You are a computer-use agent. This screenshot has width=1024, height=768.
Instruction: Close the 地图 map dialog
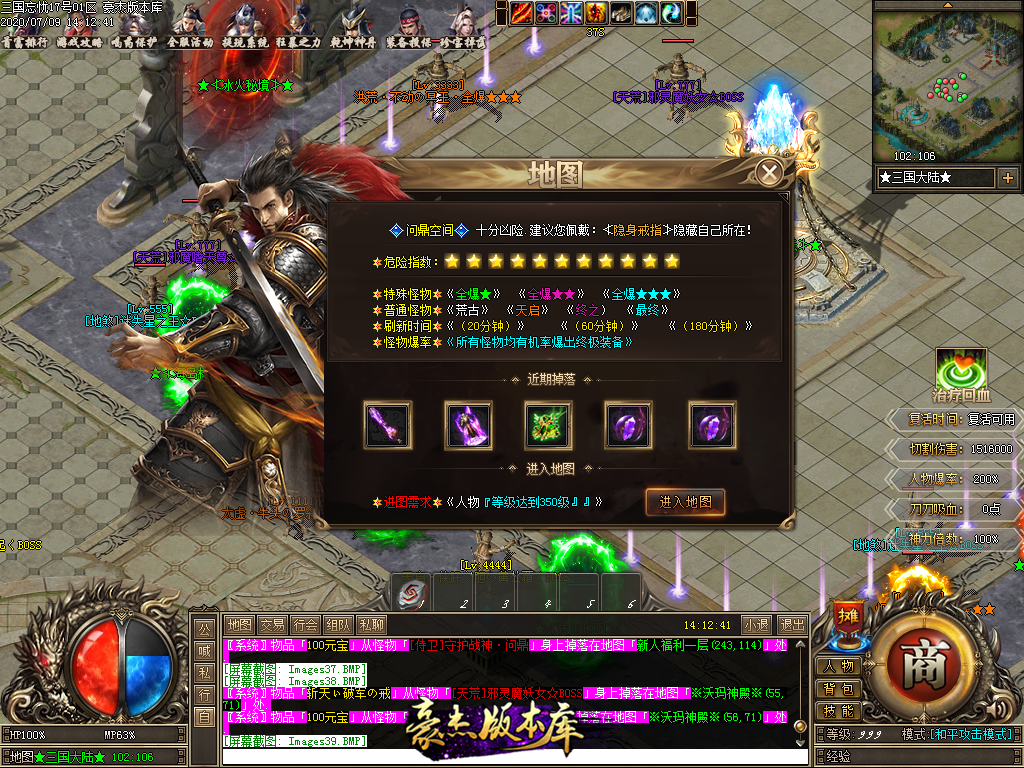[x=769, y=174]
